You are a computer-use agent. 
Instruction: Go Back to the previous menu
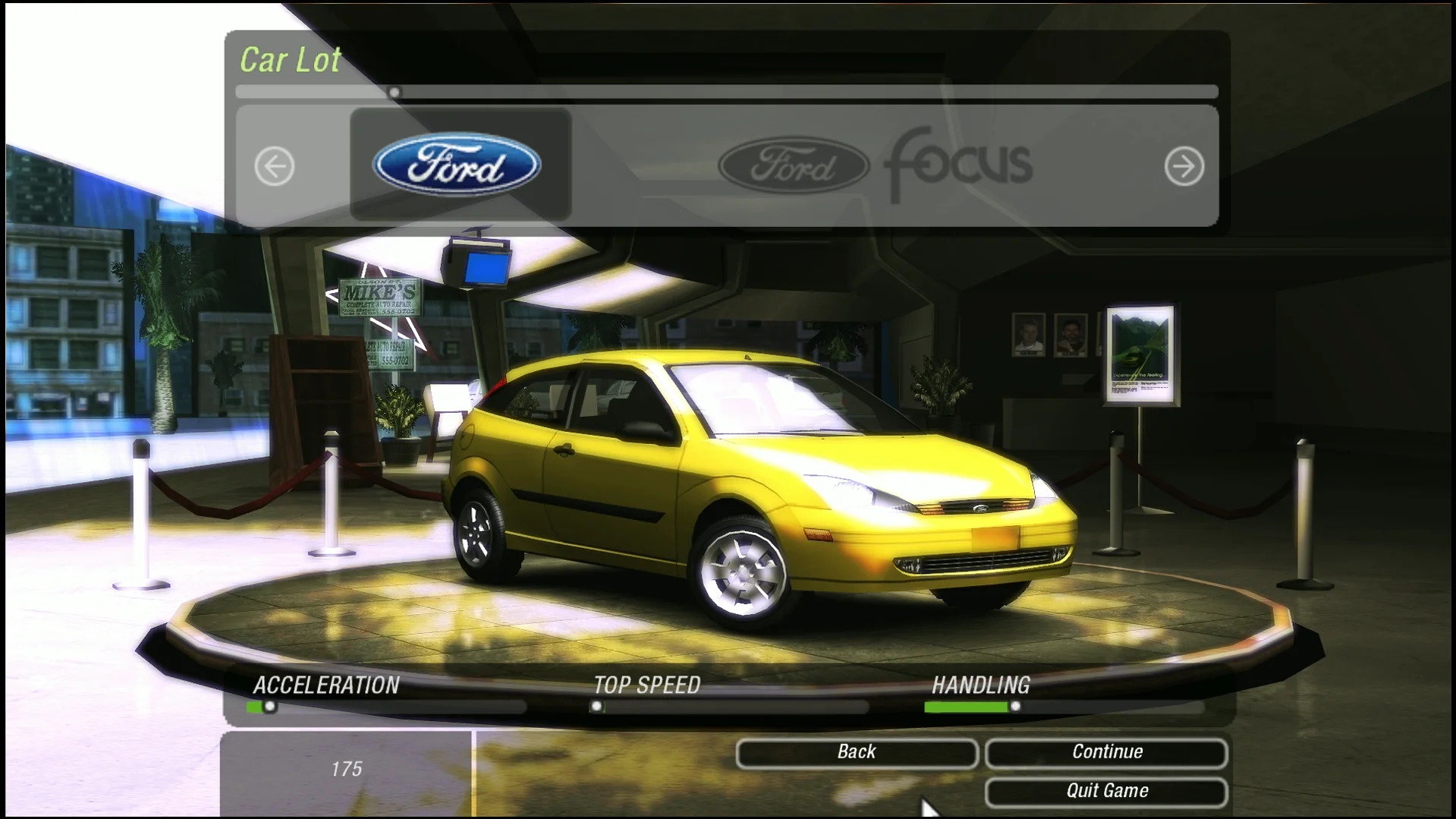tap(856, 752)
